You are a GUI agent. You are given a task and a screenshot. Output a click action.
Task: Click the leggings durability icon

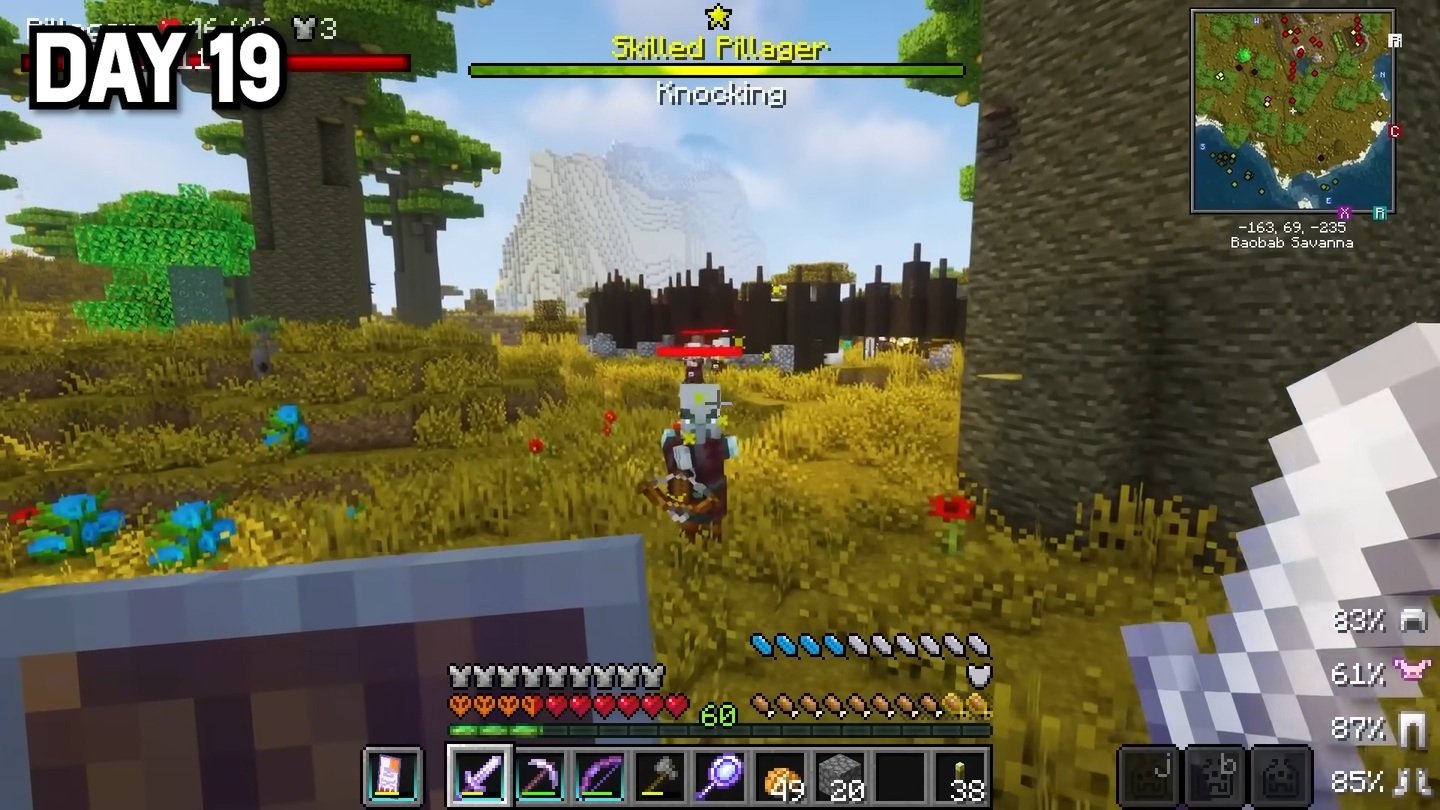click(x=1413, y=729)
